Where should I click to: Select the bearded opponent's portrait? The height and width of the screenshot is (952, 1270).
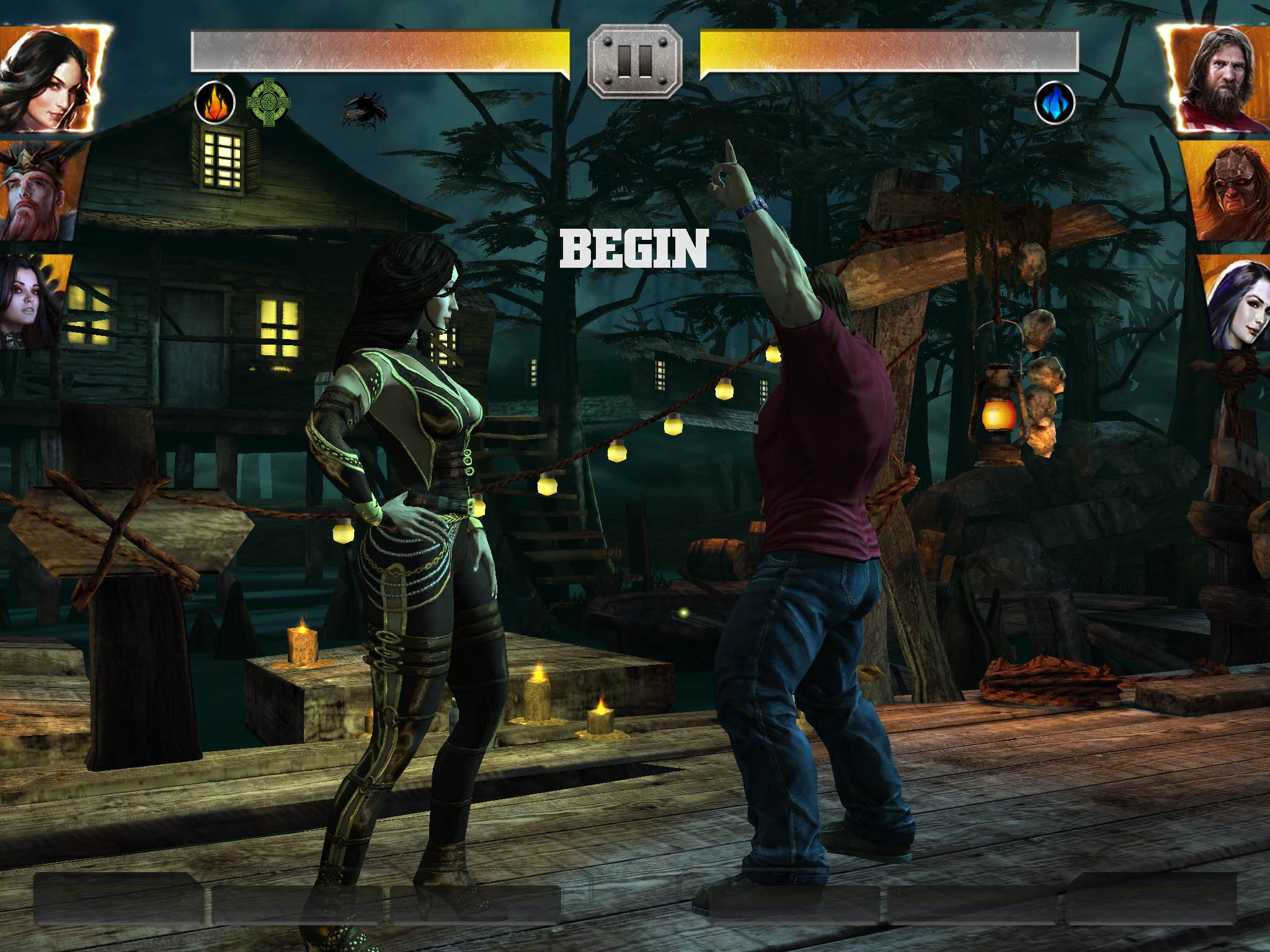coord(1217,79)
